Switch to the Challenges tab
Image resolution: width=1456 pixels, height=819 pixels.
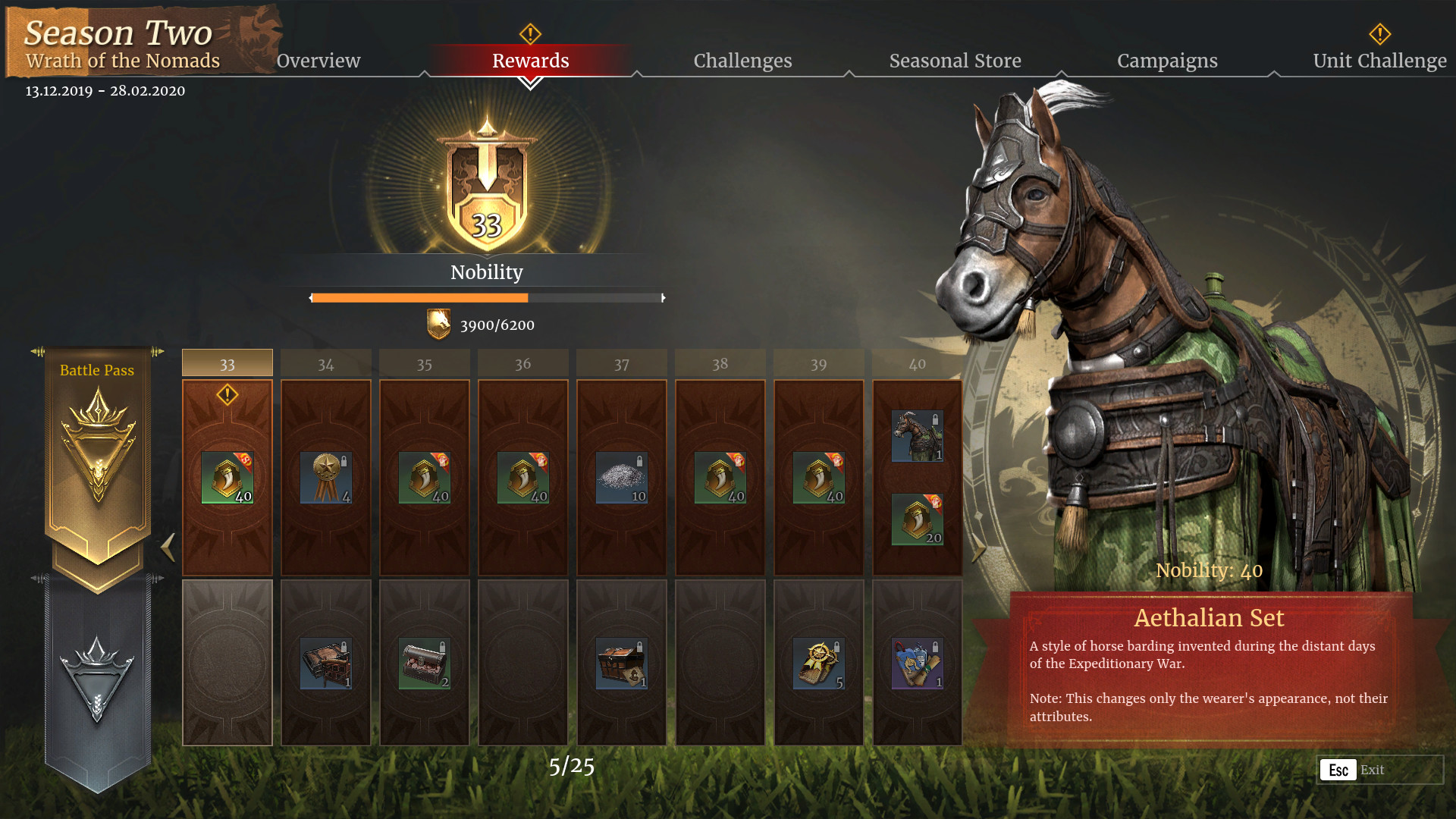742,61
